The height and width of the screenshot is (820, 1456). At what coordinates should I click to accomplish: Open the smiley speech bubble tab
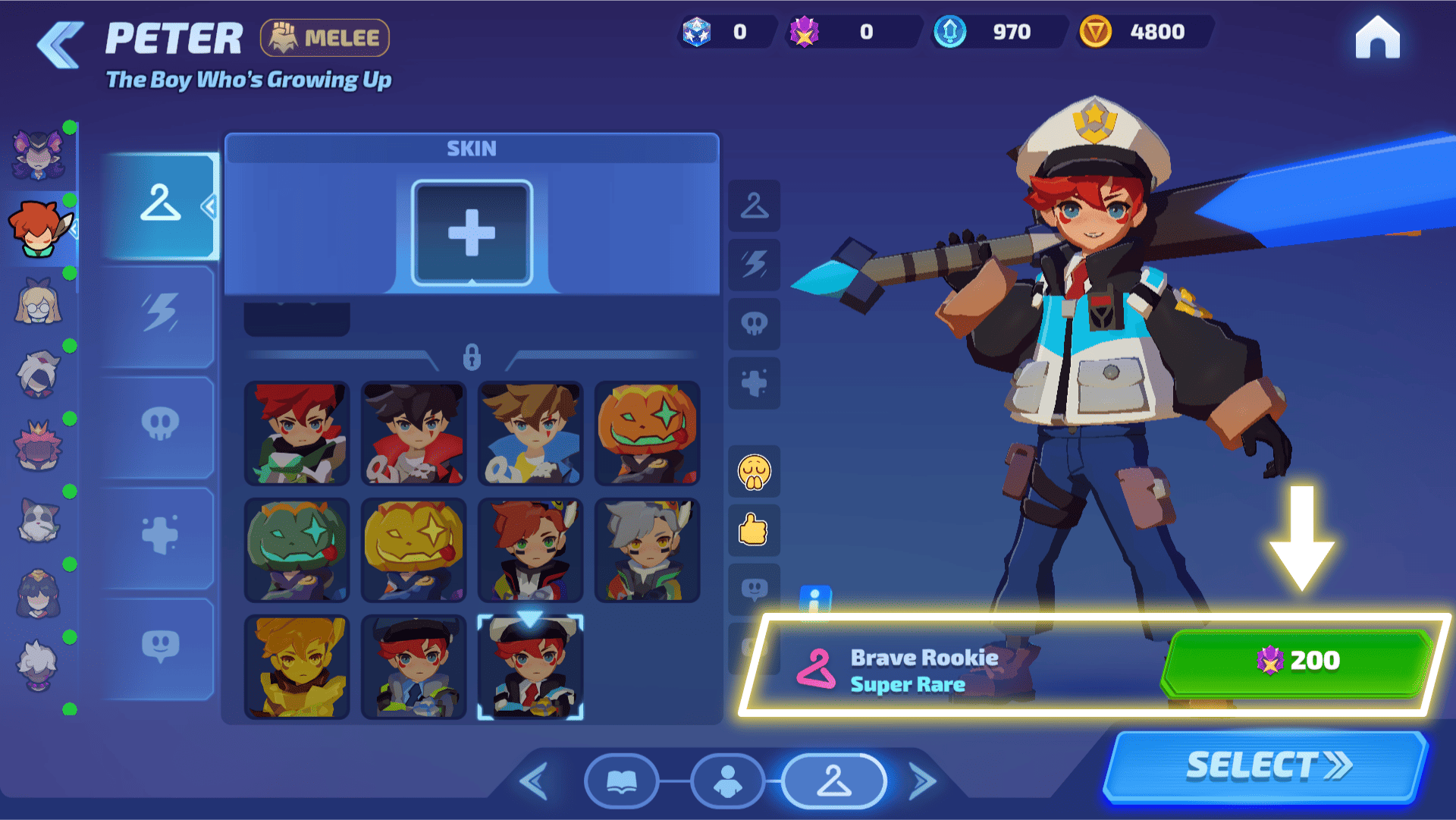pyautogui.click(x=160, y=646)
